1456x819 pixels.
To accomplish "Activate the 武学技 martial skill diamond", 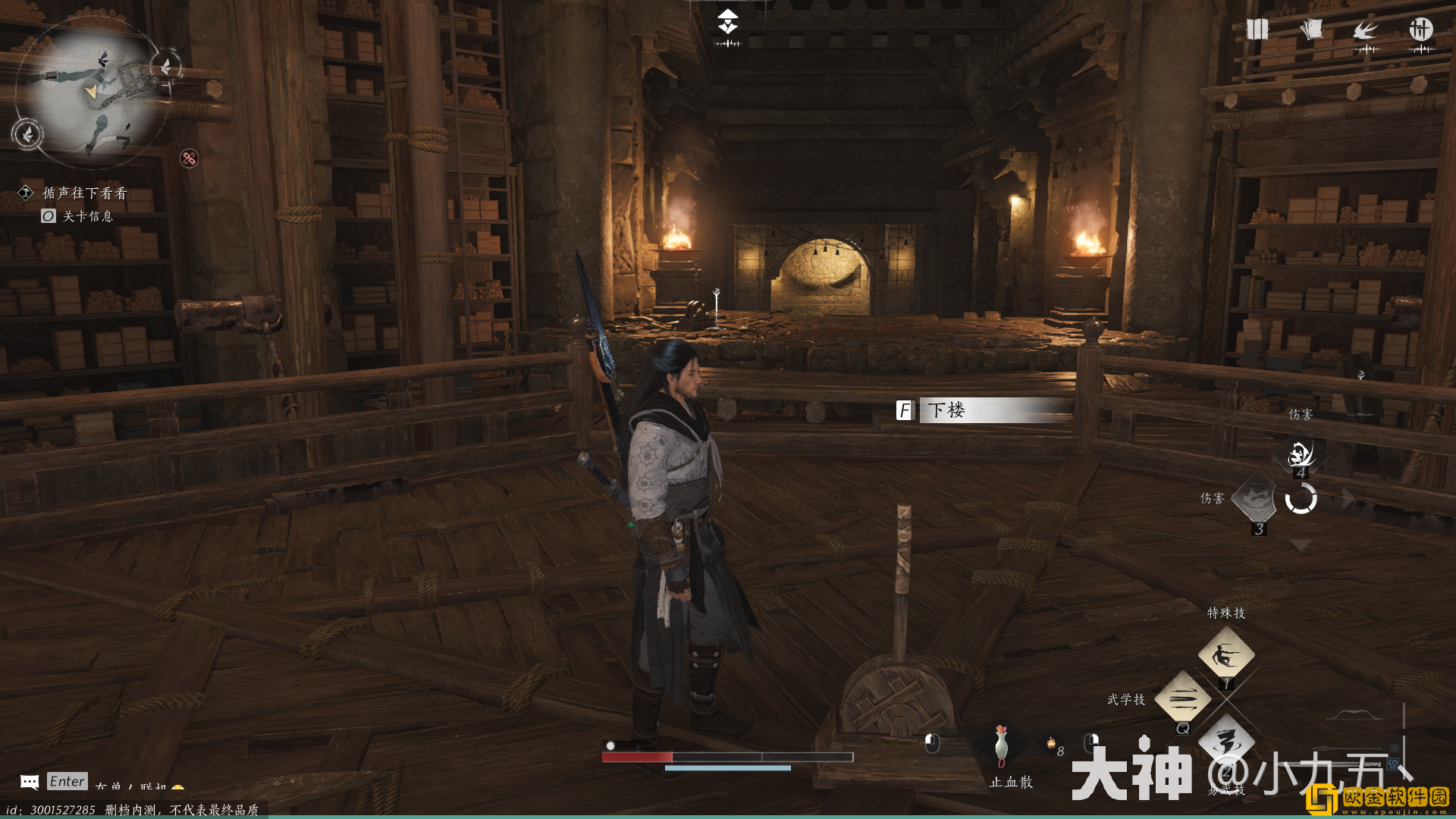I will pyautogui.click(x=1182, y=698).
